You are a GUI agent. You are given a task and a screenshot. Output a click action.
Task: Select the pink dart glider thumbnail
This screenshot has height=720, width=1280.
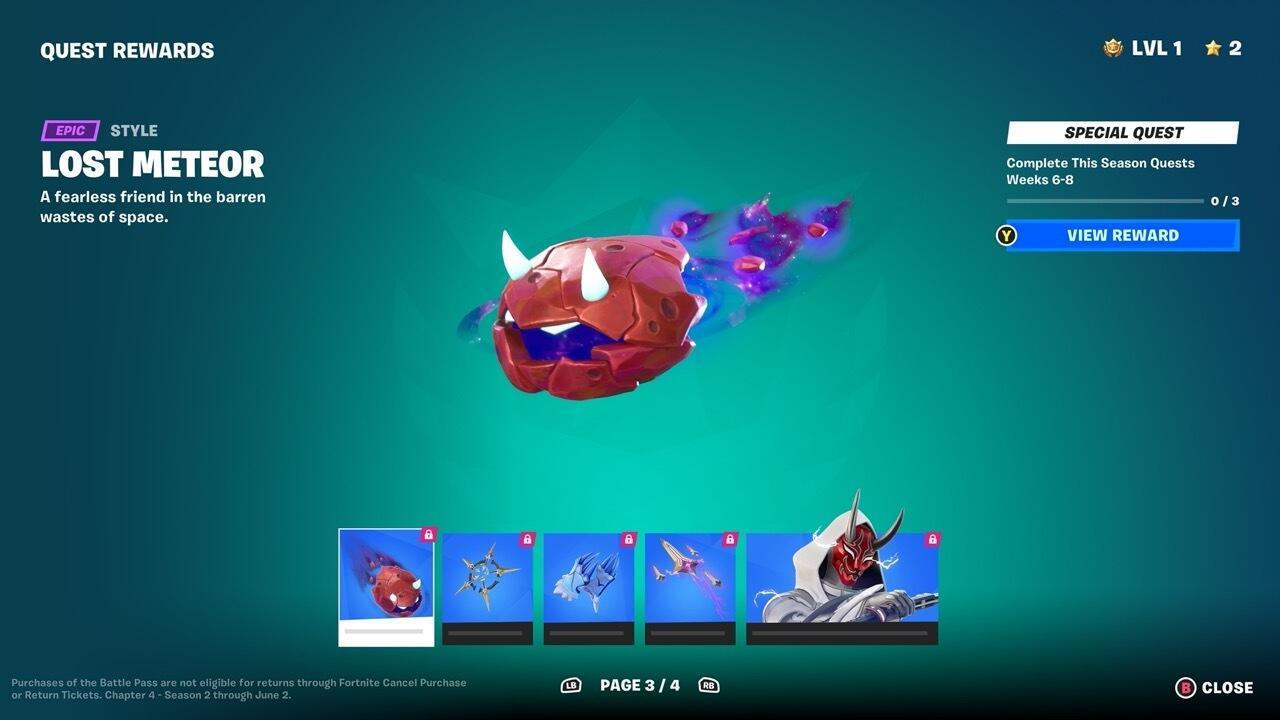[x=690, y=578]
